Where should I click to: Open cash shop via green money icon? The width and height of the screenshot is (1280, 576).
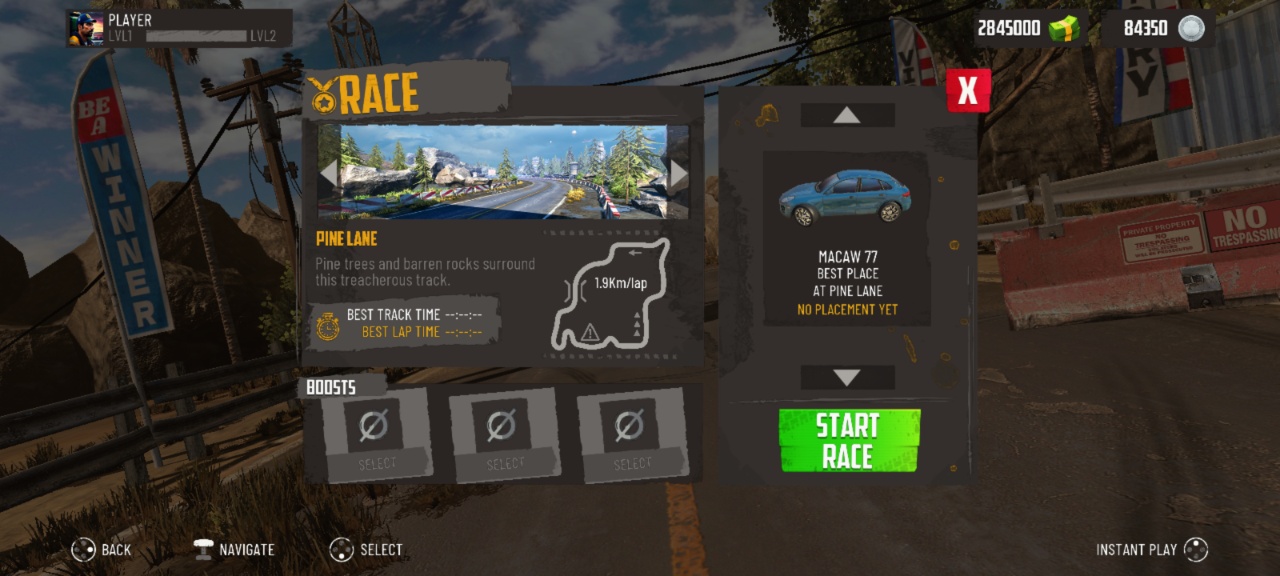(1064, 28)
